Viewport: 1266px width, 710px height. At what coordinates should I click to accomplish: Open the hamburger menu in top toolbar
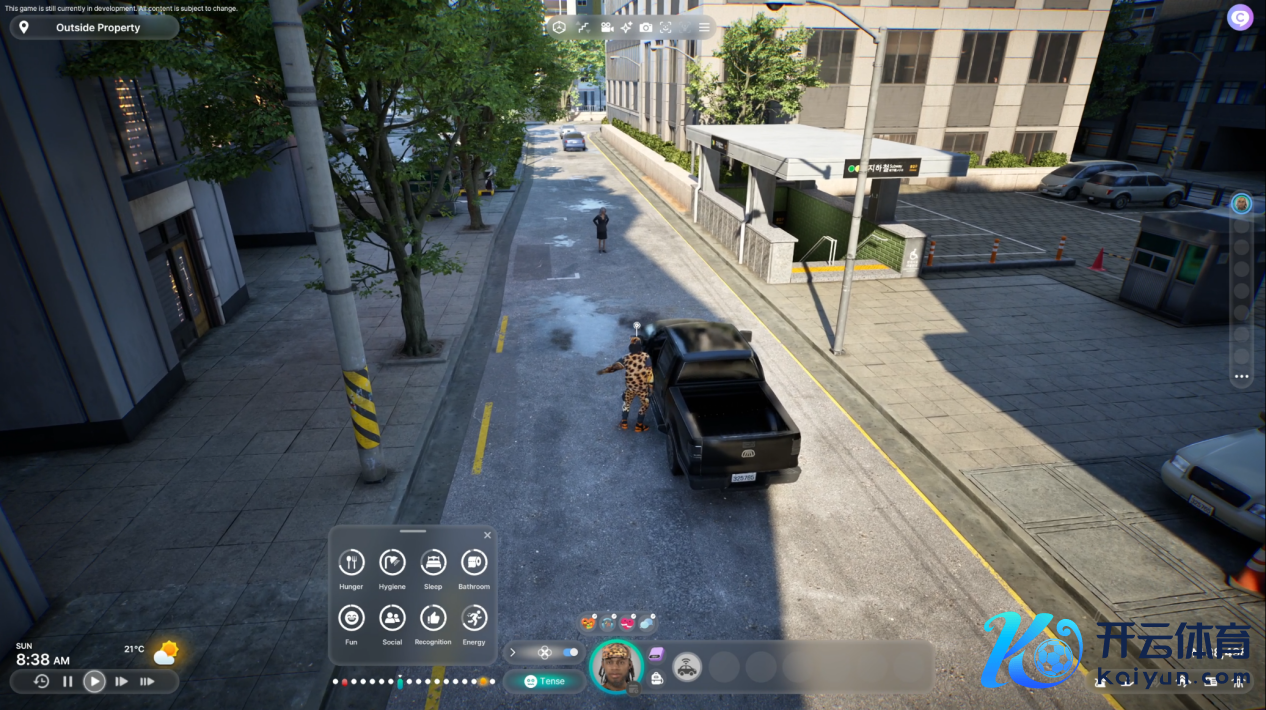point(704,27)
